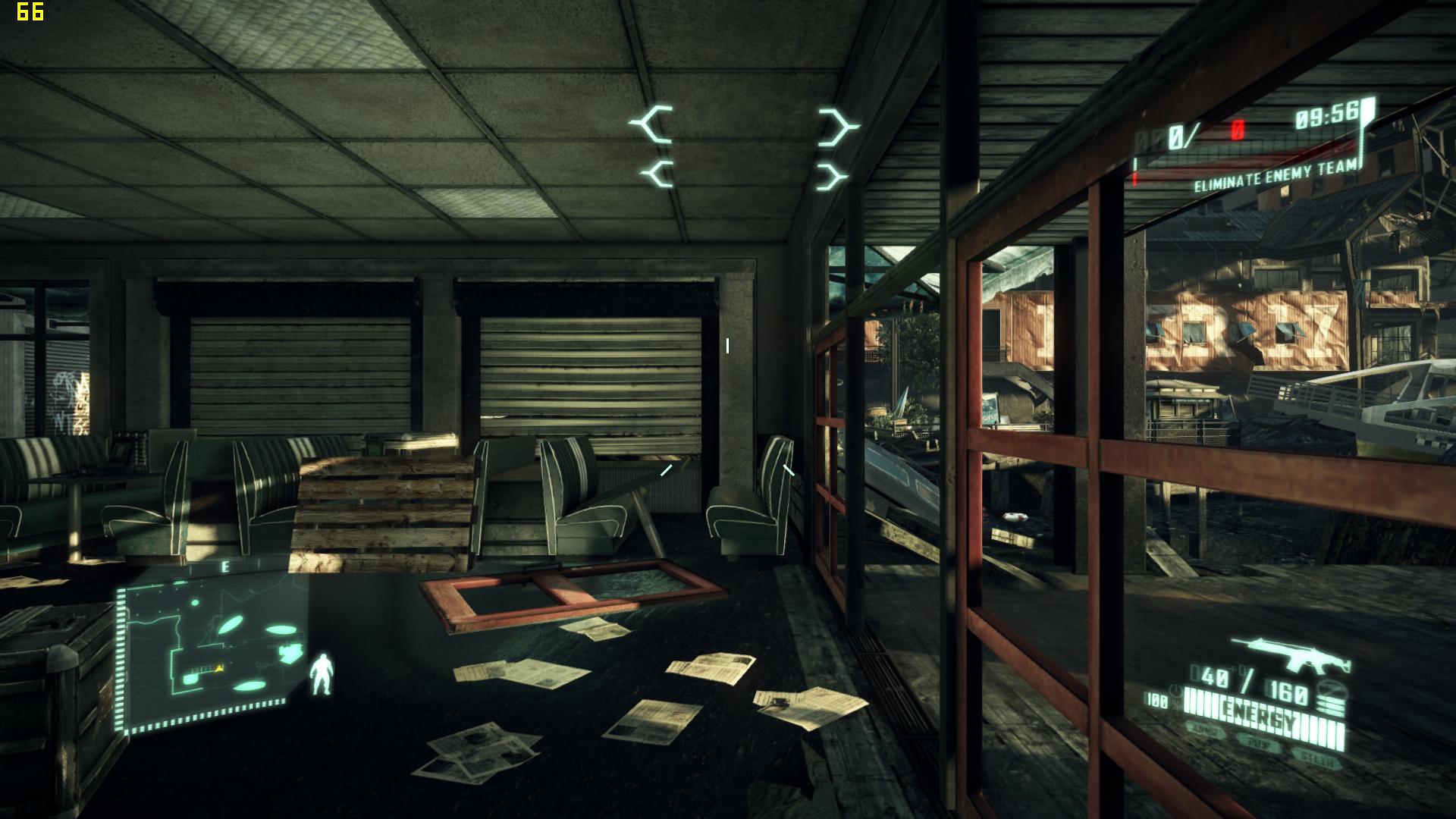The image size is (1456, 819).
Task: Click the compass E heading marker
Action: (225, 566)
